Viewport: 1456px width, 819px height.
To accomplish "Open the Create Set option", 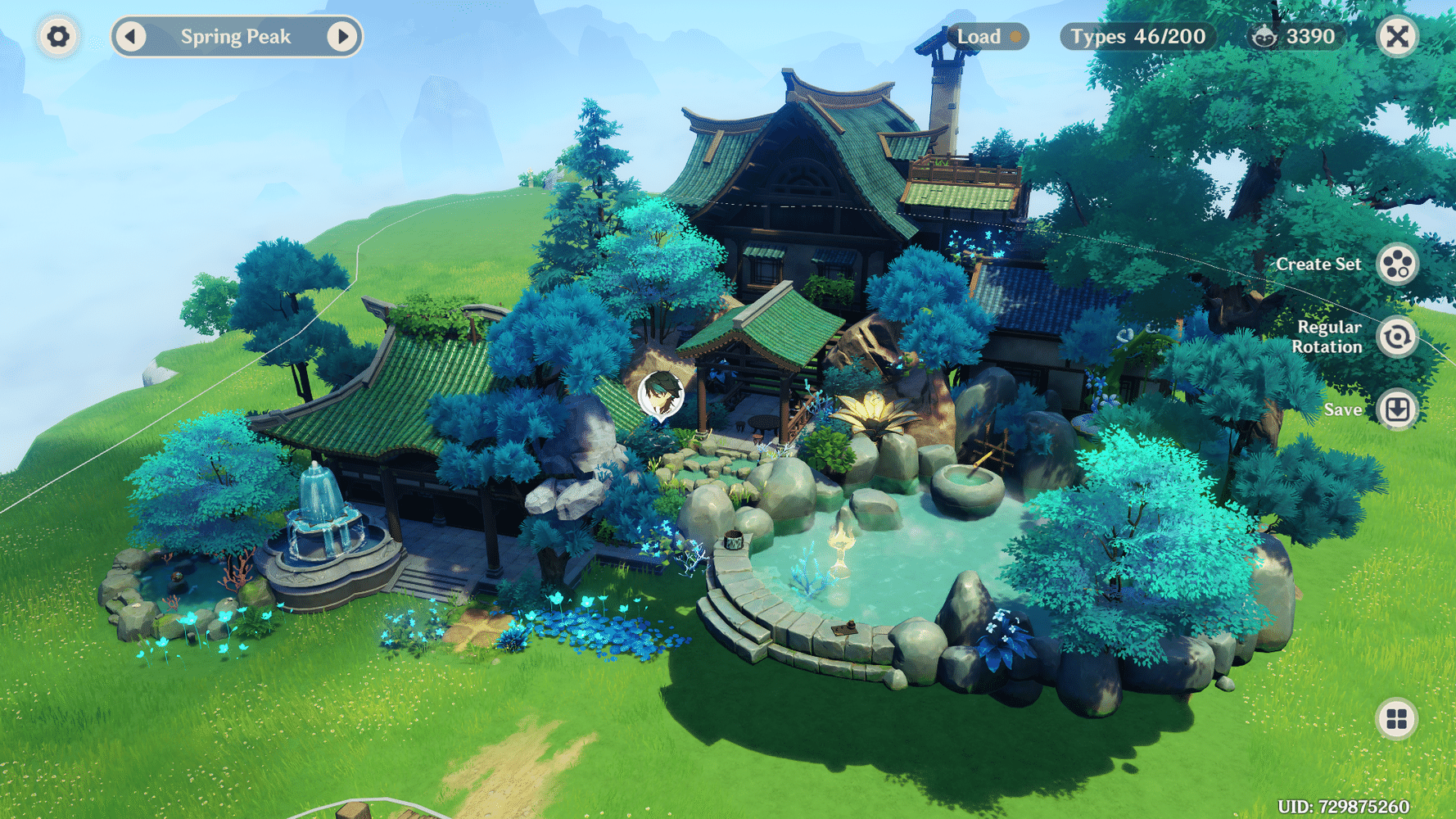I will (1396, 265).
